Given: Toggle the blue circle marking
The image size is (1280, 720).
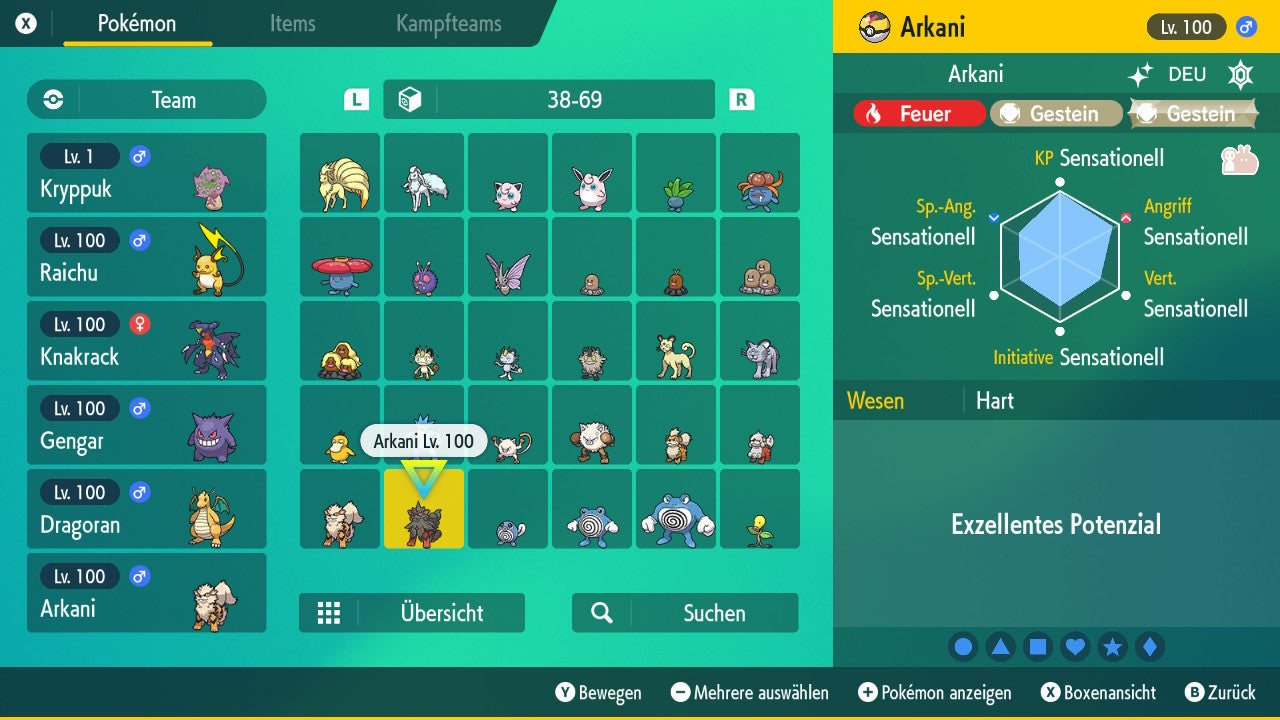Looking at the screenshot, I should (x=963, y=646).
